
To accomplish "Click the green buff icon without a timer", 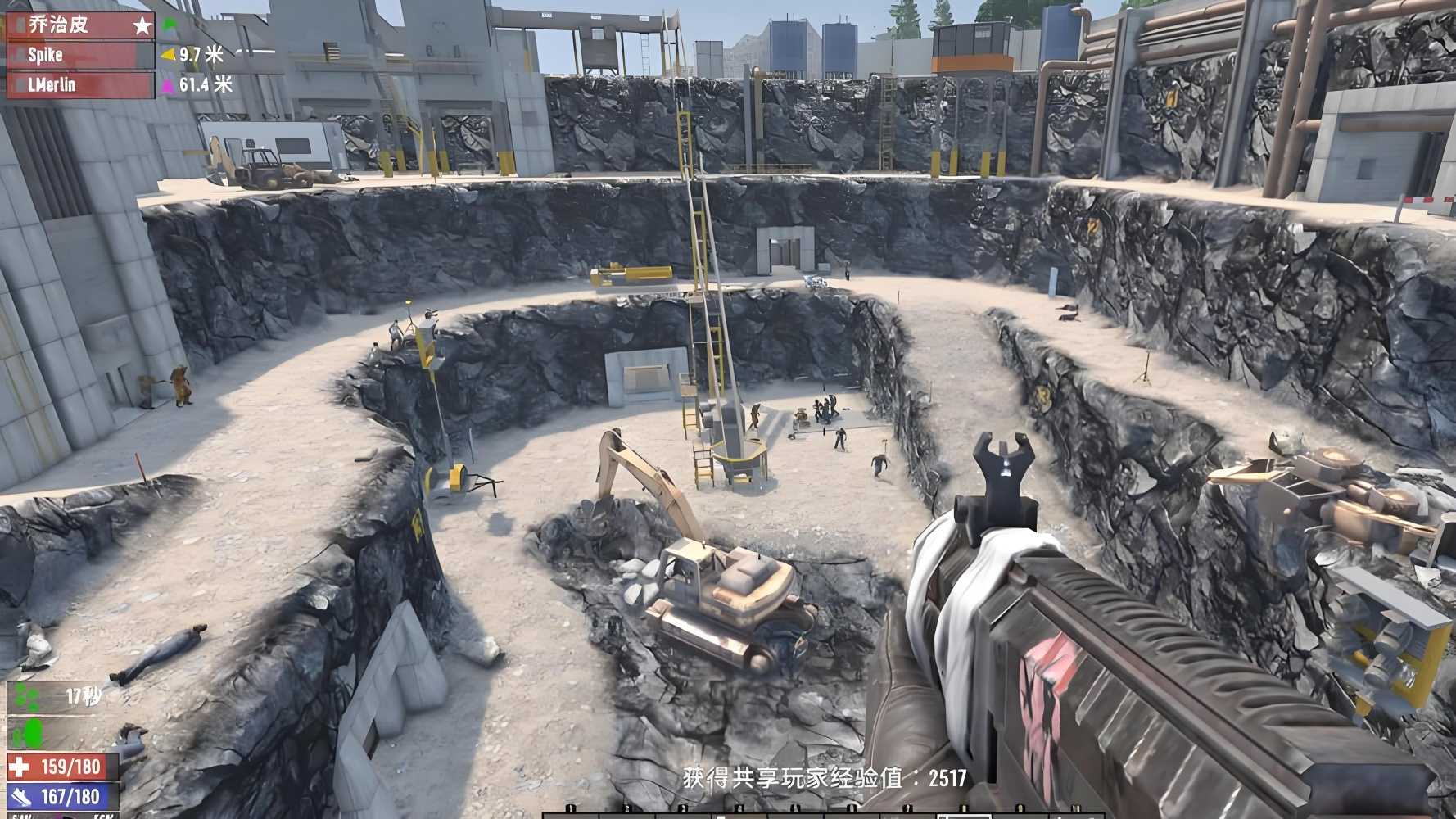I will (27, 733).
